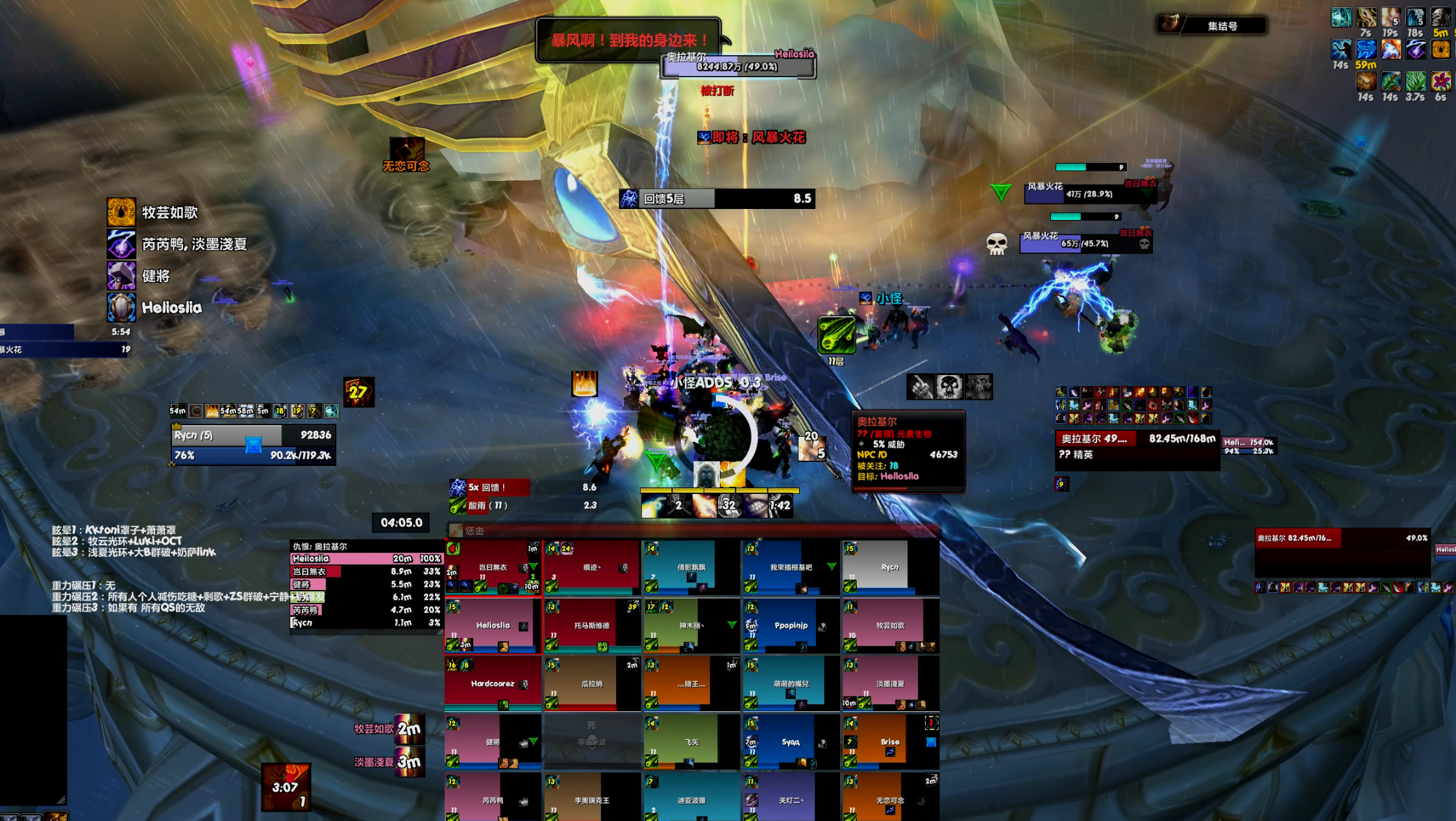The height and width of the screenshot is (821, 1456).
Task: Click Heliosiia's pink raid frame
Action: coord(493,626)
